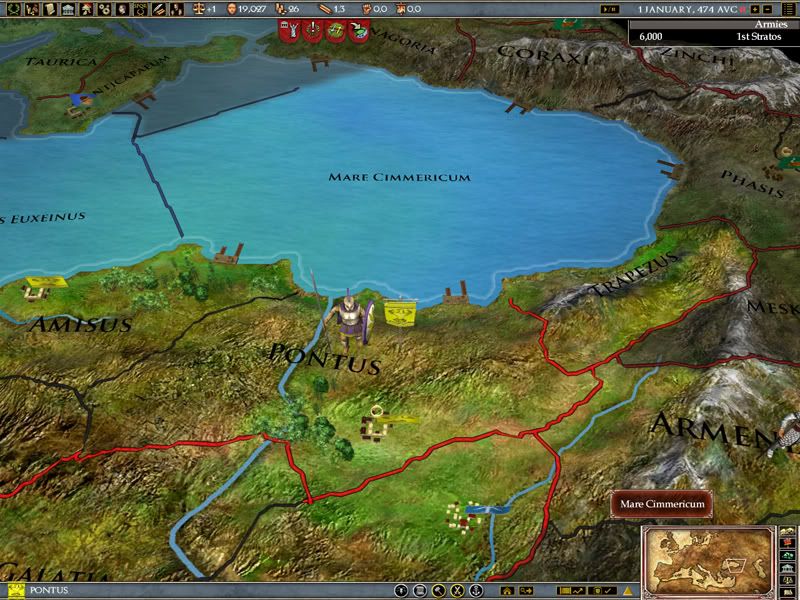Click the minimap of Europe

[x=708, y=555]
